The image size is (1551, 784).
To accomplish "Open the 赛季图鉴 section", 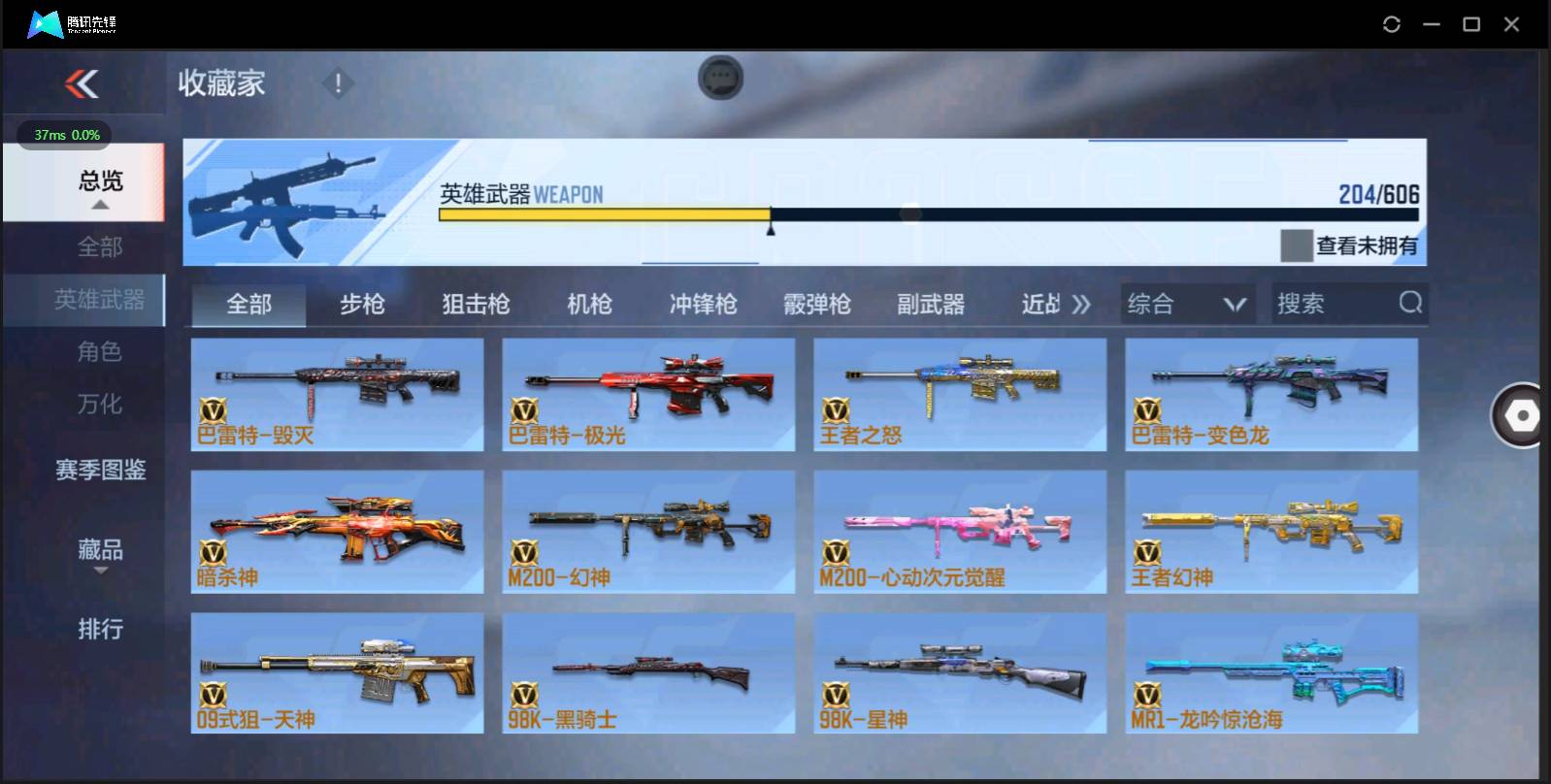I will [x=100, y=471].
